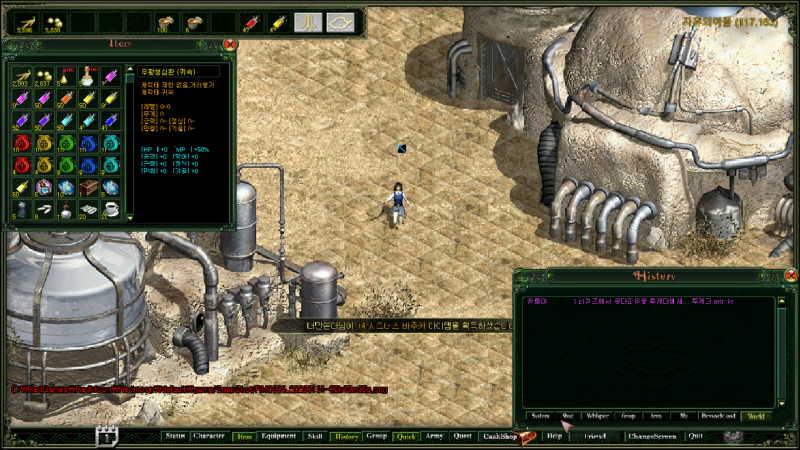The image size is (800, 450).
Task: Open the Status panel
Action: [x=175, y=436]
